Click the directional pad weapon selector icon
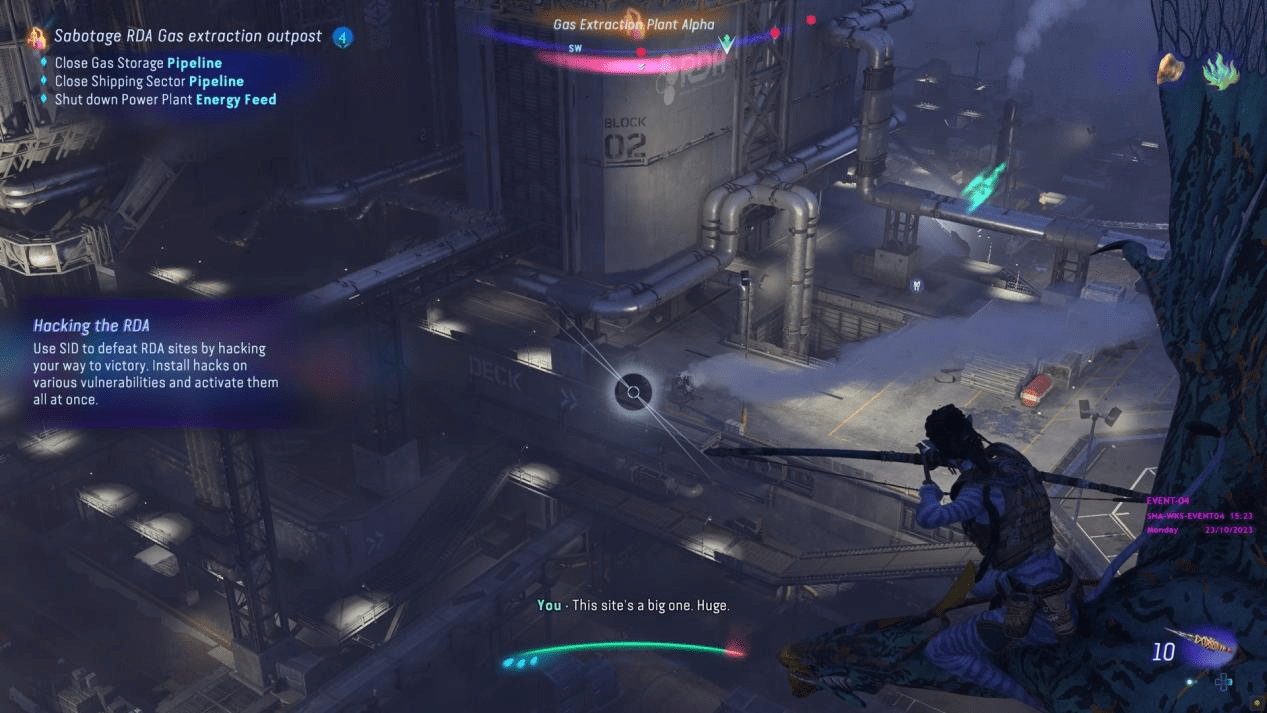 pyautogui.click(x=1223, y=682)
